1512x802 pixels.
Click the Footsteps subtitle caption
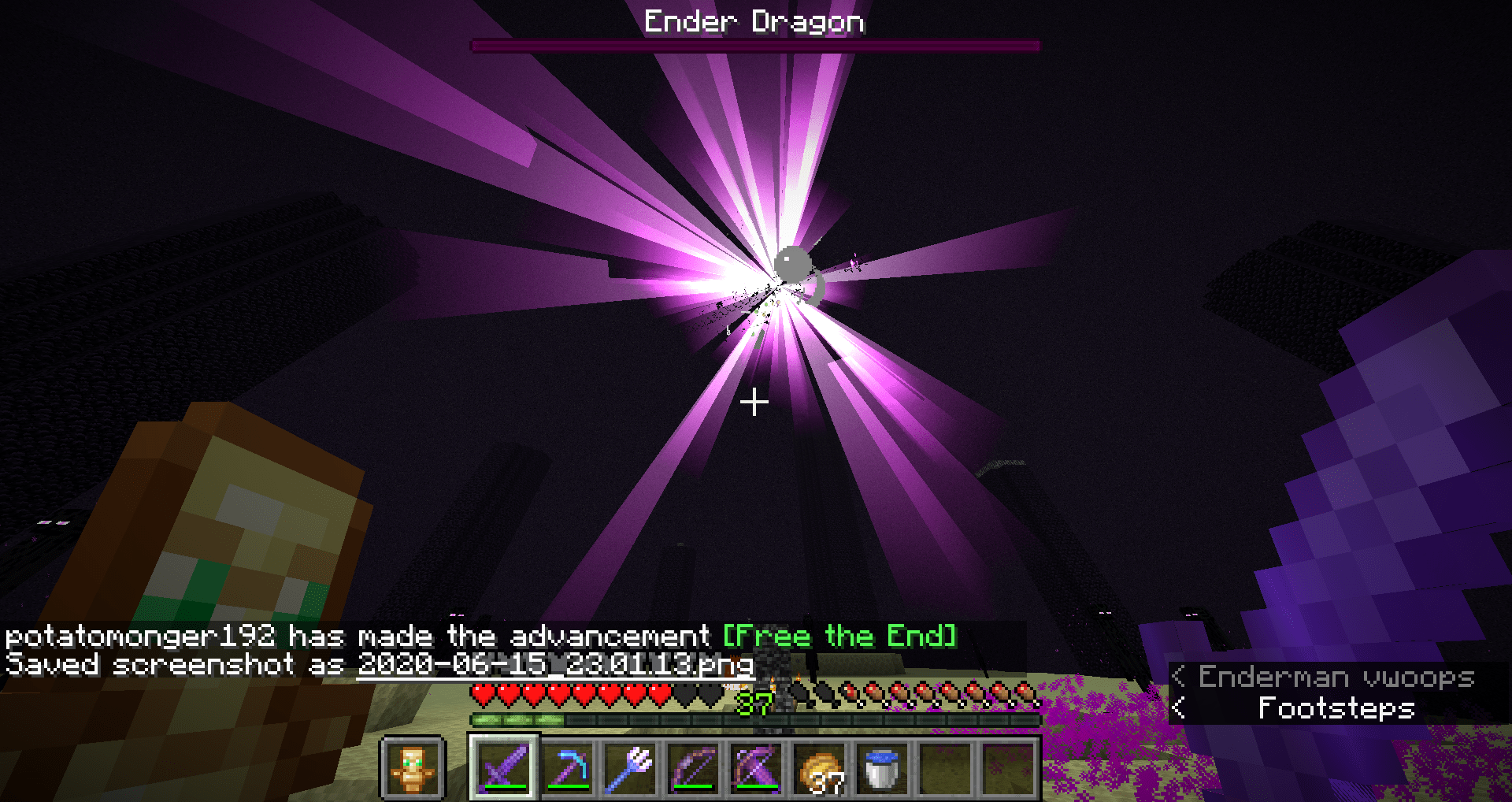pyautogui.click(x=1336, y=708)
